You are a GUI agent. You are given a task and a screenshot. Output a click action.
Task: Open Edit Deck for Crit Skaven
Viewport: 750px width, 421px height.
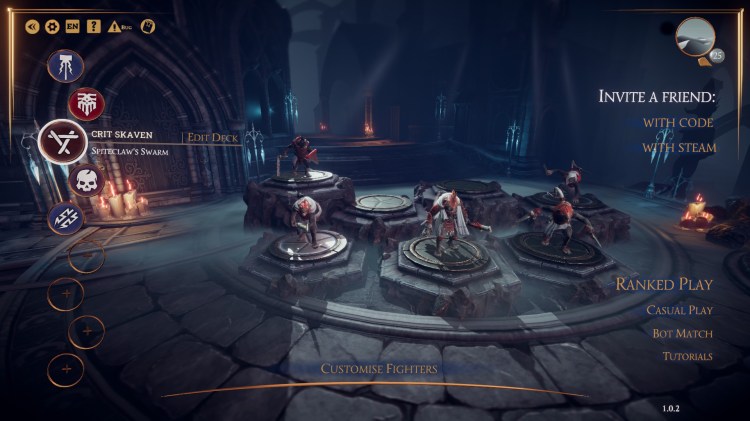[x=213, y=137]
